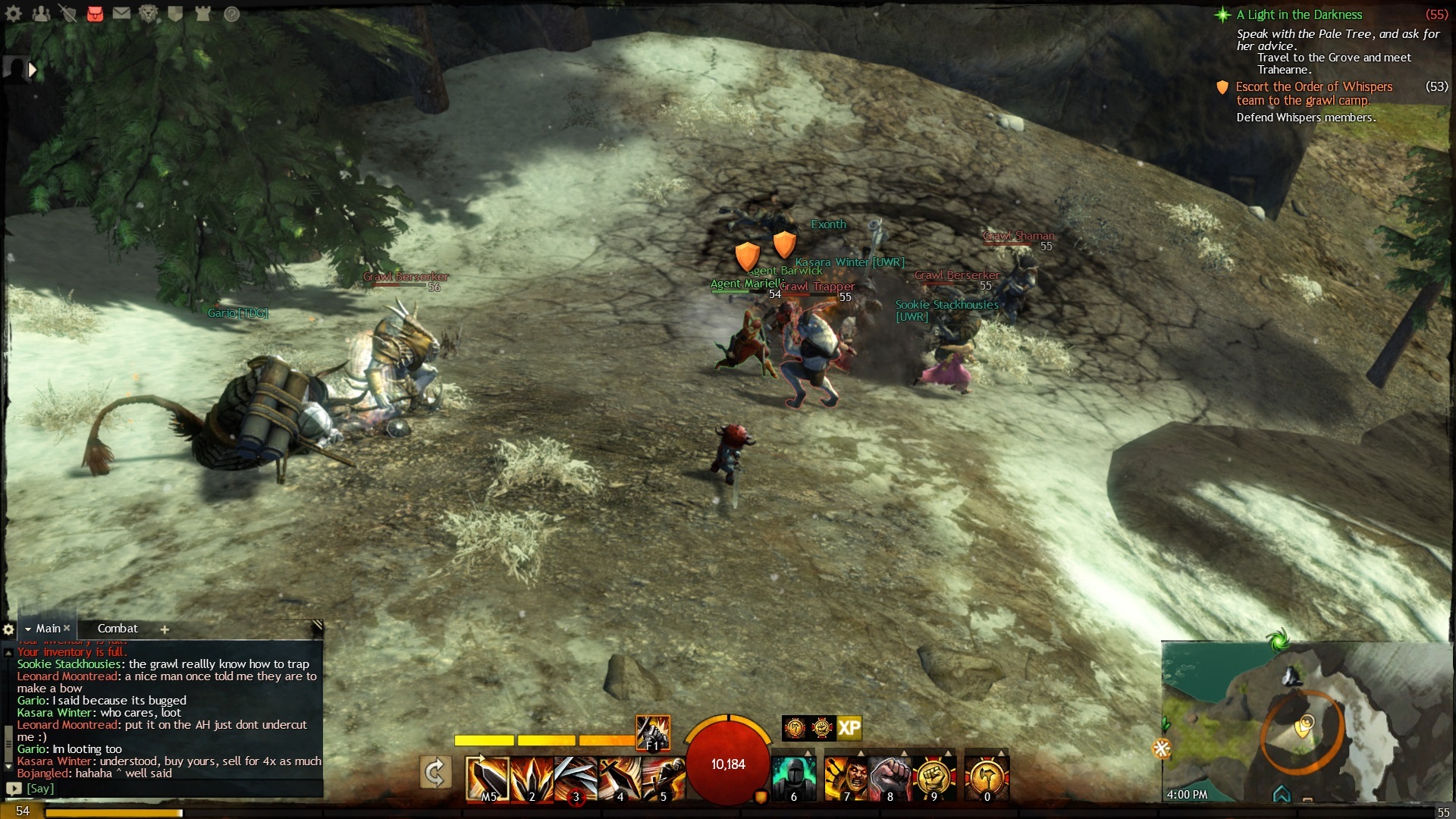Open chat options gear icon
The height and width of the screenshot is (819, 1456).
coord(8,629)
